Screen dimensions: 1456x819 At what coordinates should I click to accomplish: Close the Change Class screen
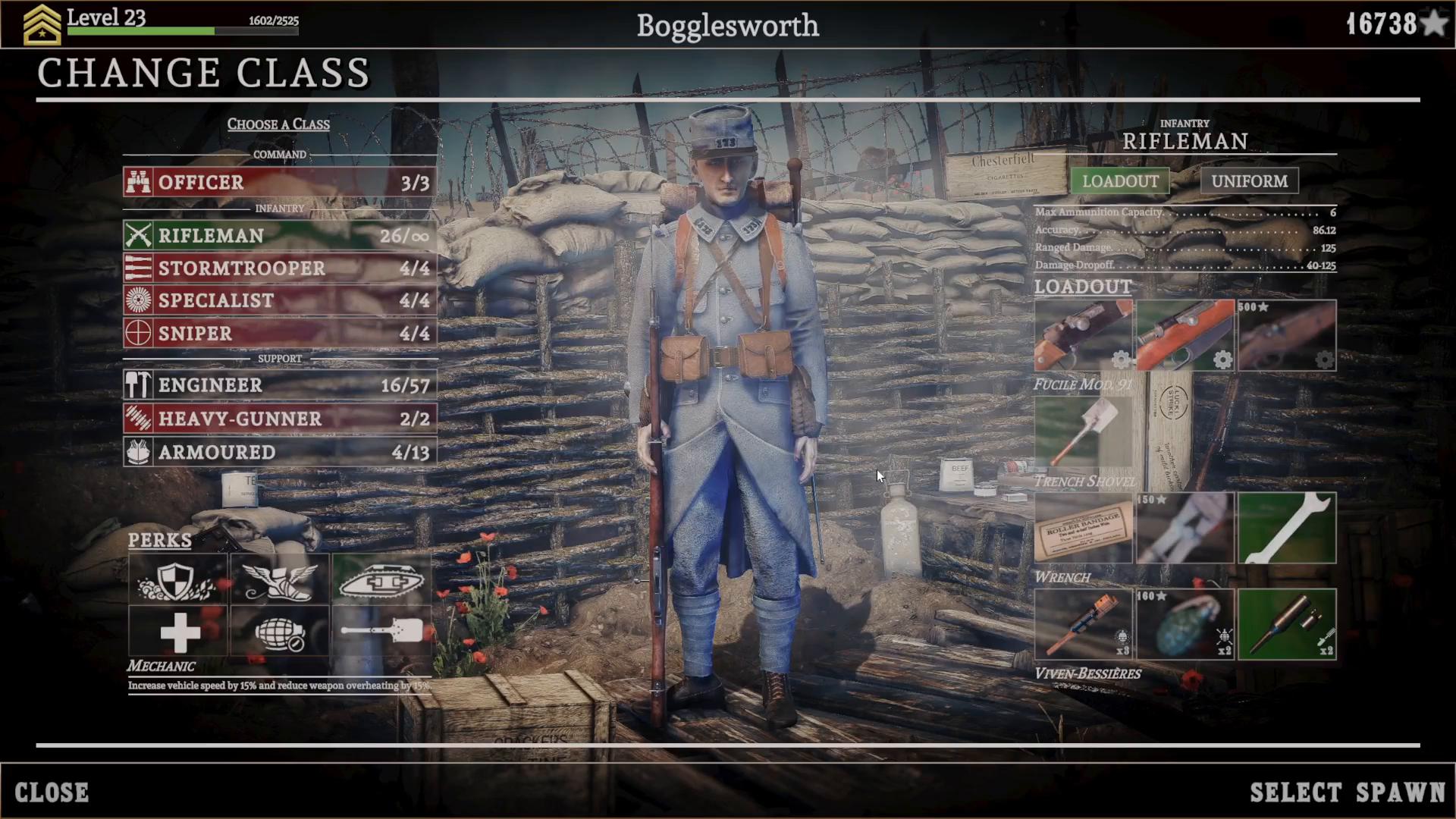[52, 792]
